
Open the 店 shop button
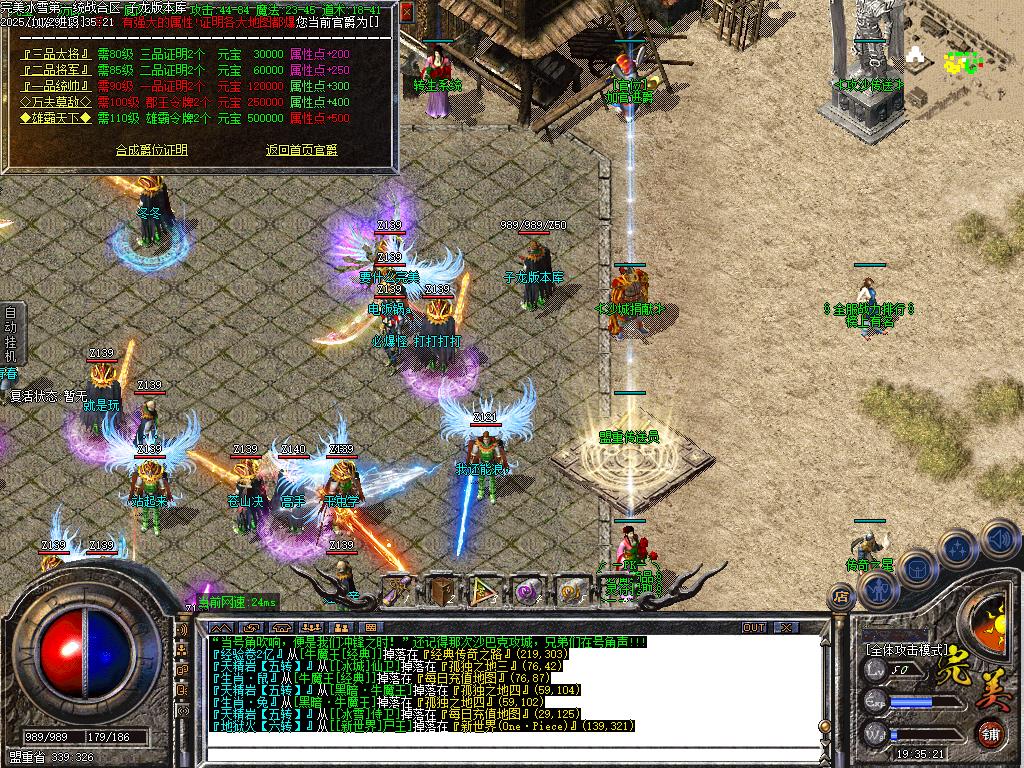[841, 597]
